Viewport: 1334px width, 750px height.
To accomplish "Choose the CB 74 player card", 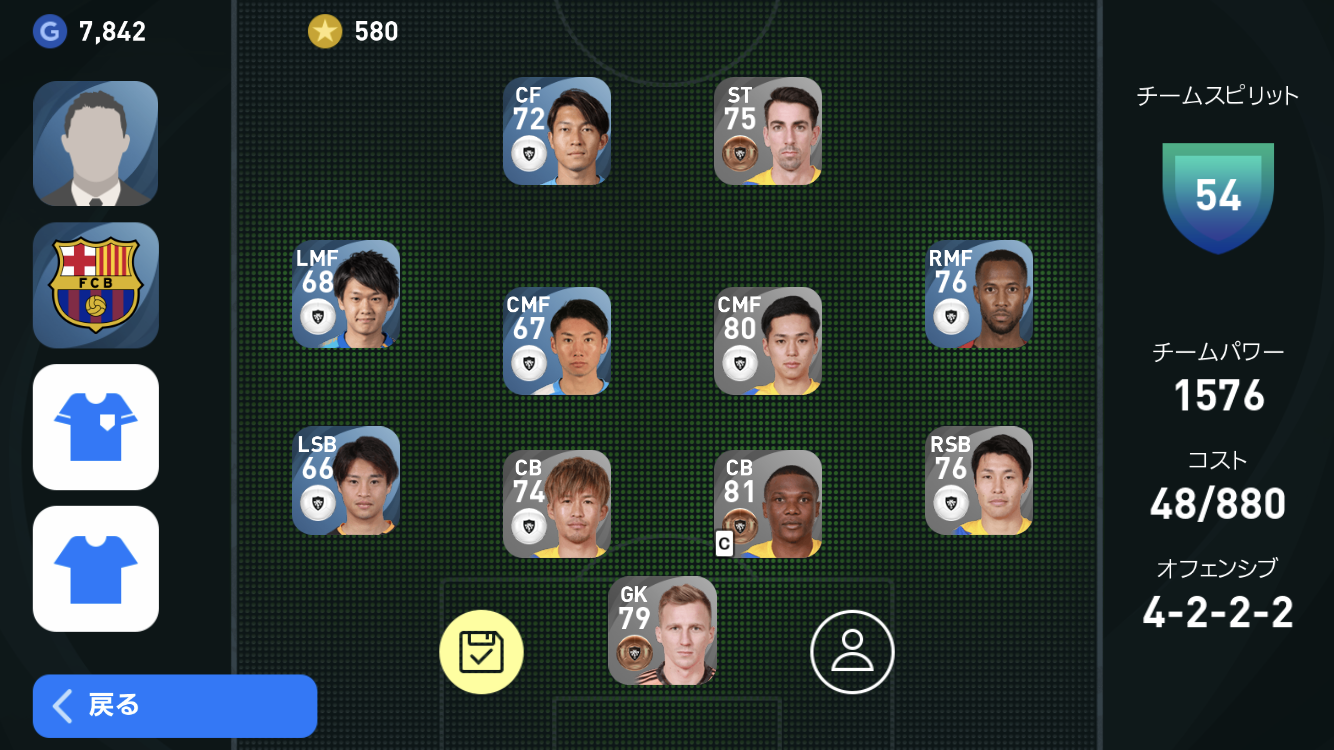I will coord(557,504).
